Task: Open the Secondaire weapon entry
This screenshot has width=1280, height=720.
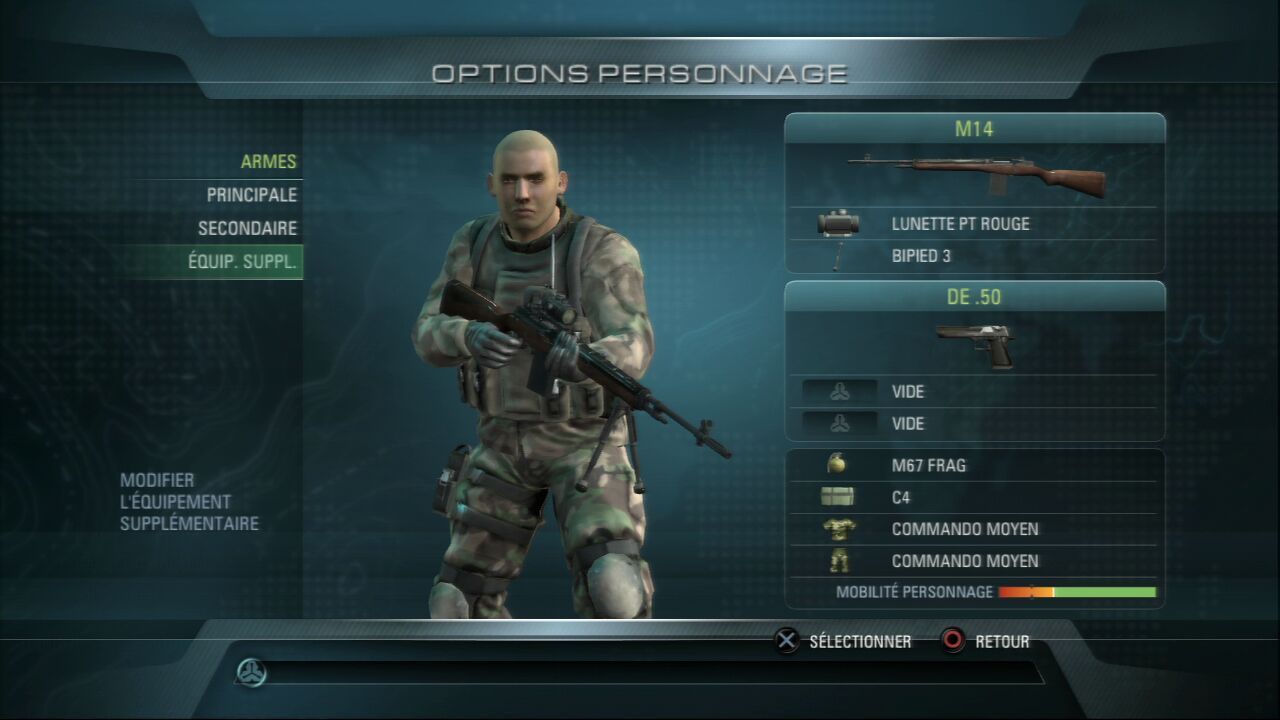Action: [x=247, y=228]
